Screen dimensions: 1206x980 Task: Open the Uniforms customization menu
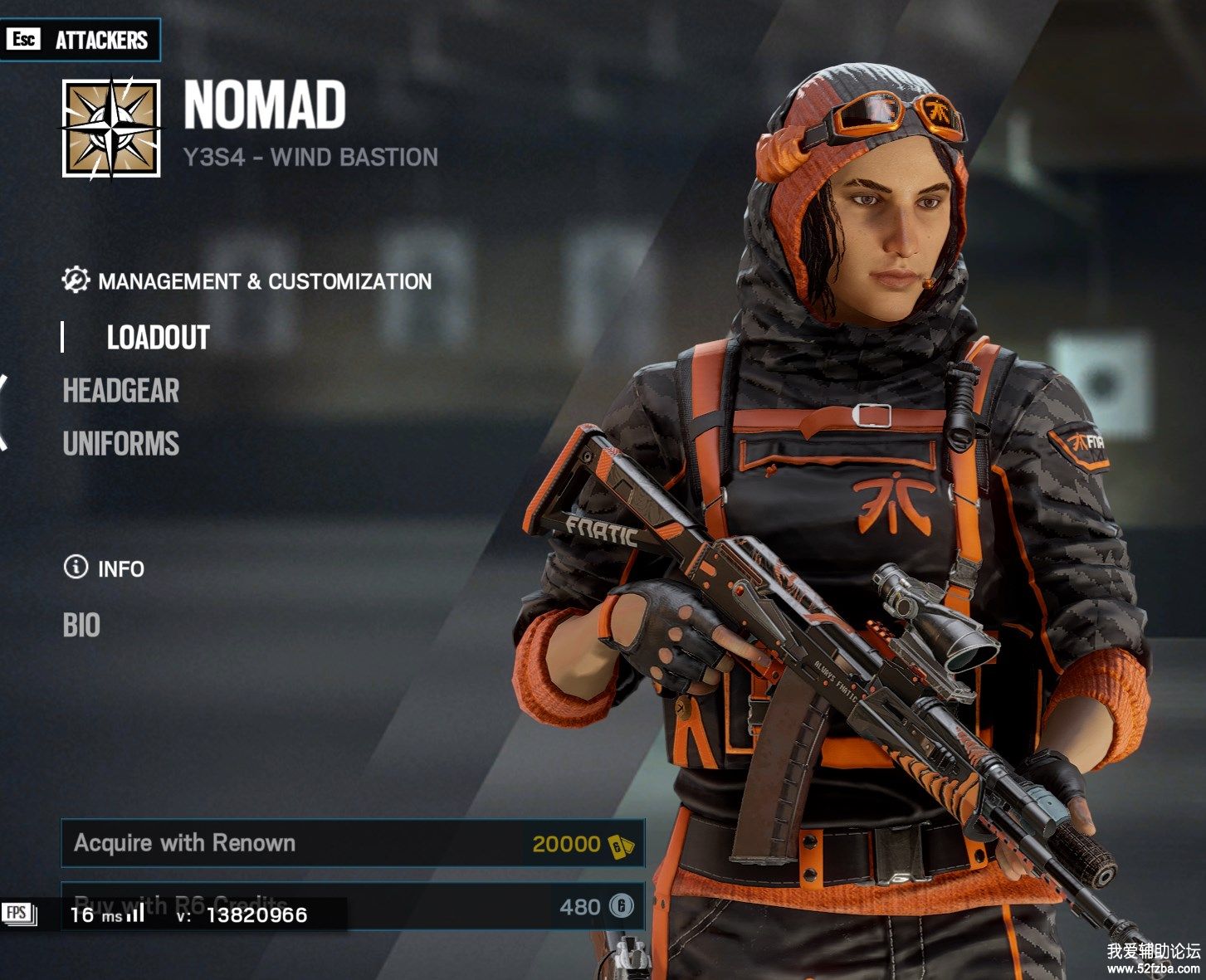(x=121, y=444)
